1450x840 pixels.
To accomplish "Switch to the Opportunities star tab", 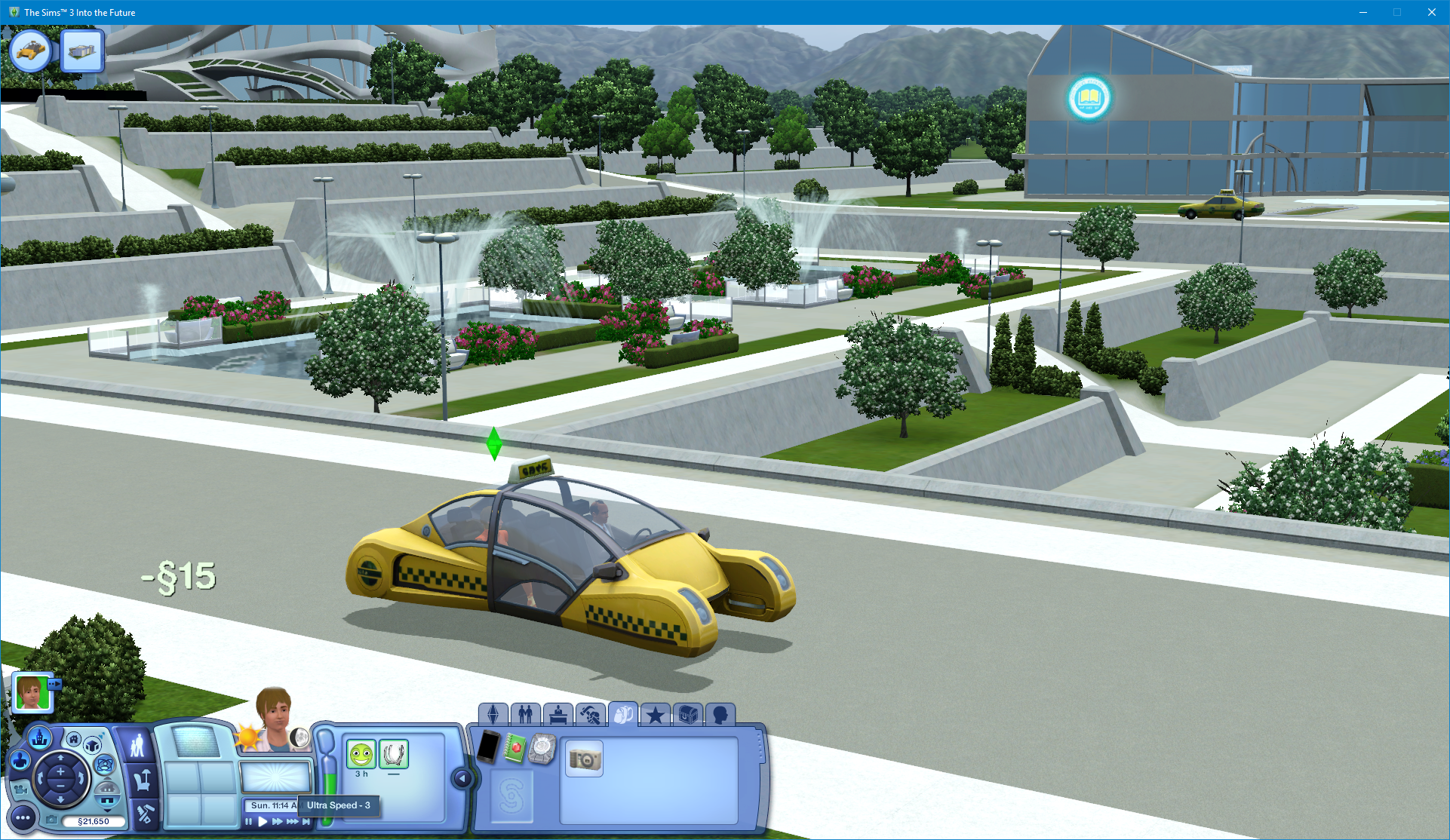I will (655, 715).
